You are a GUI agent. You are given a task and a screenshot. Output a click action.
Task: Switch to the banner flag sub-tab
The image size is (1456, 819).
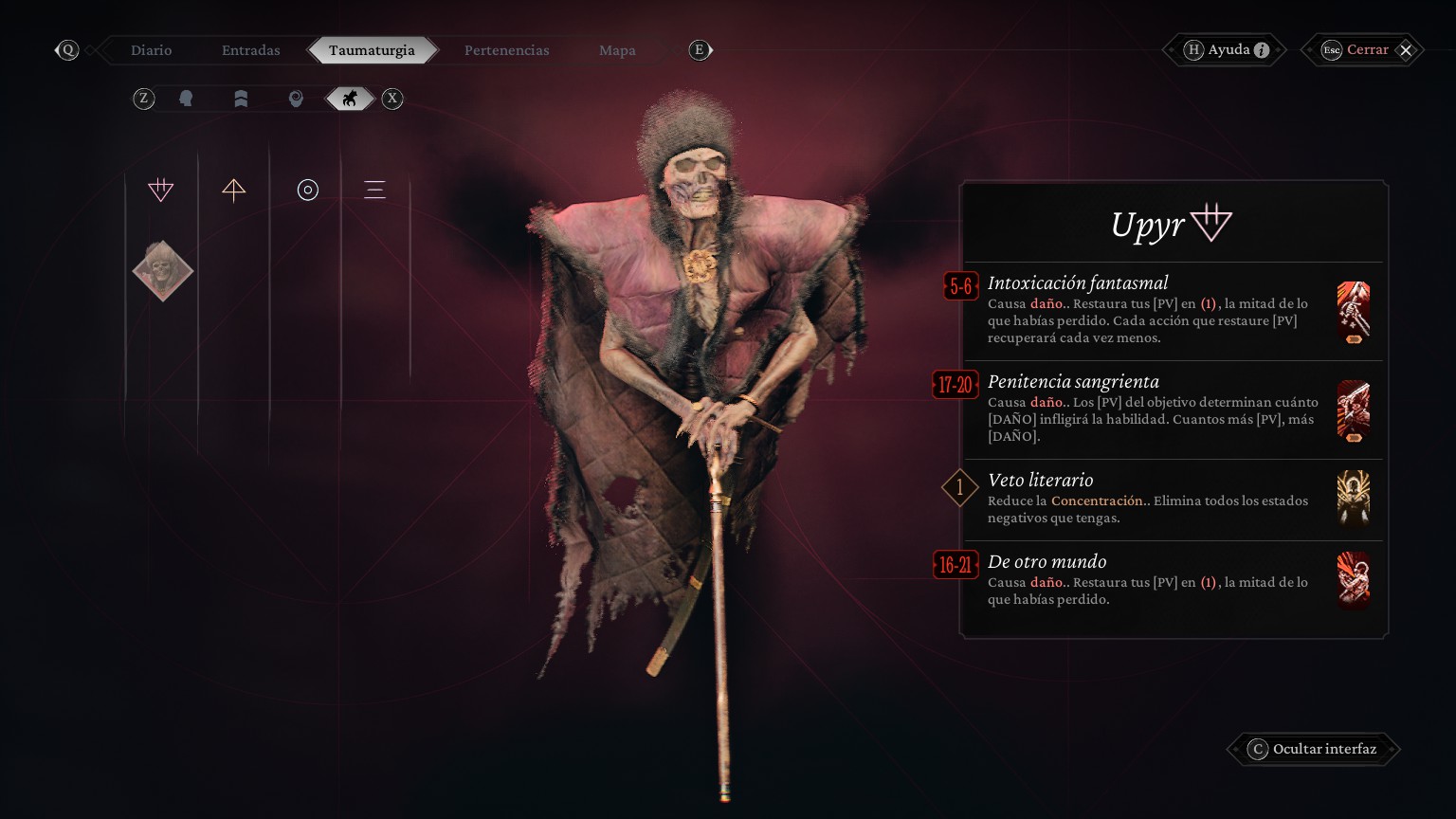point(241,99)
